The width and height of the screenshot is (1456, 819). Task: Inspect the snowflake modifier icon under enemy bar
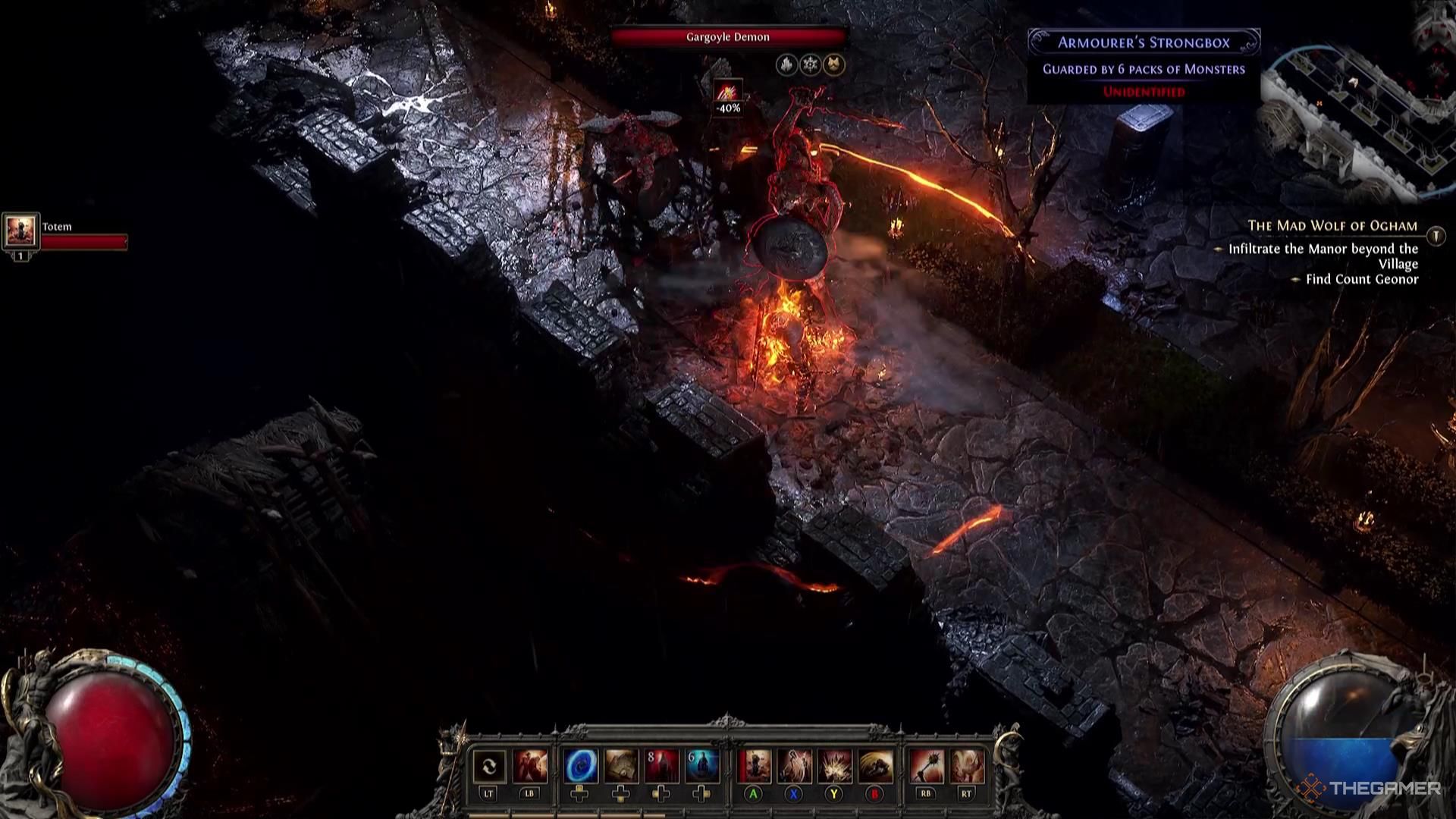tap(811, 65)
